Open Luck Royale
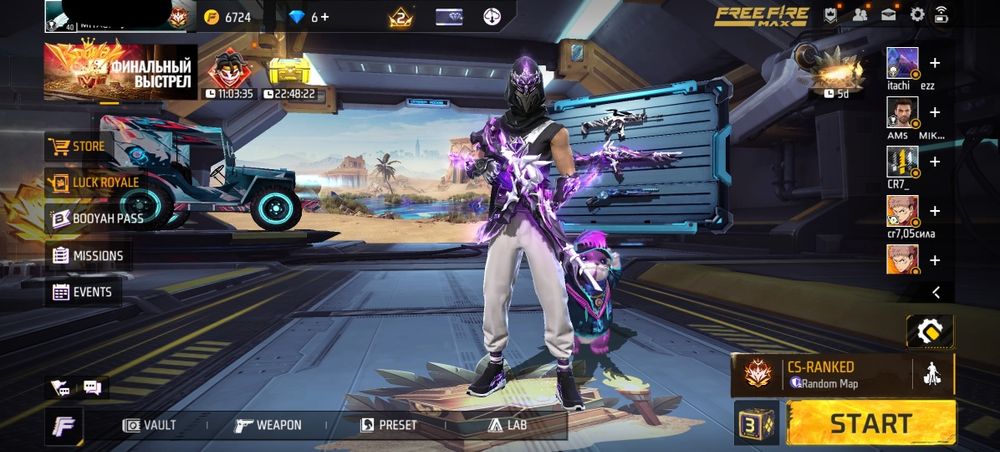 tap(93, 182)
